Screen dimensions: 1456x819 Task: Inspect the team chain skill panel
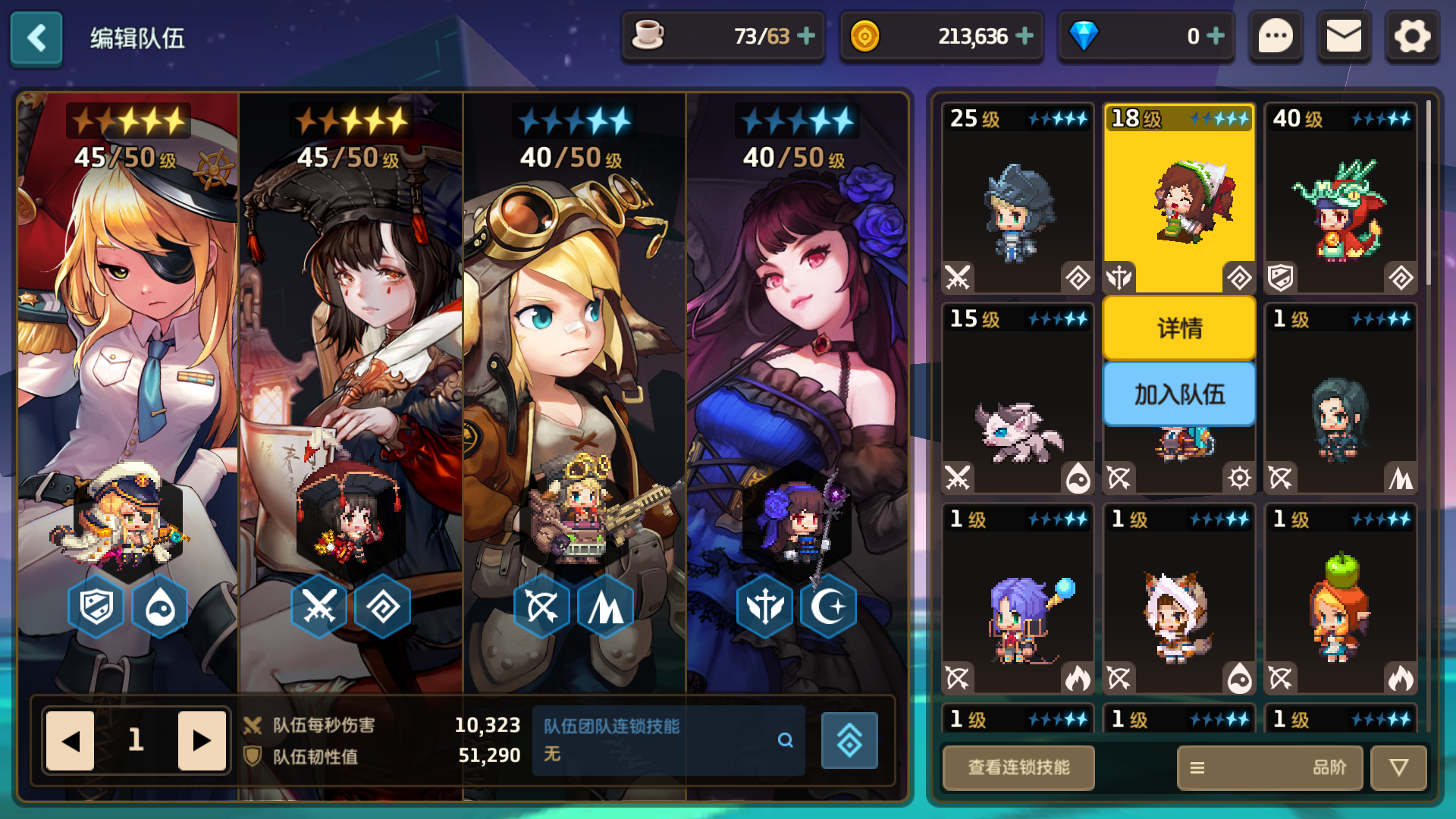pos(667,740)
